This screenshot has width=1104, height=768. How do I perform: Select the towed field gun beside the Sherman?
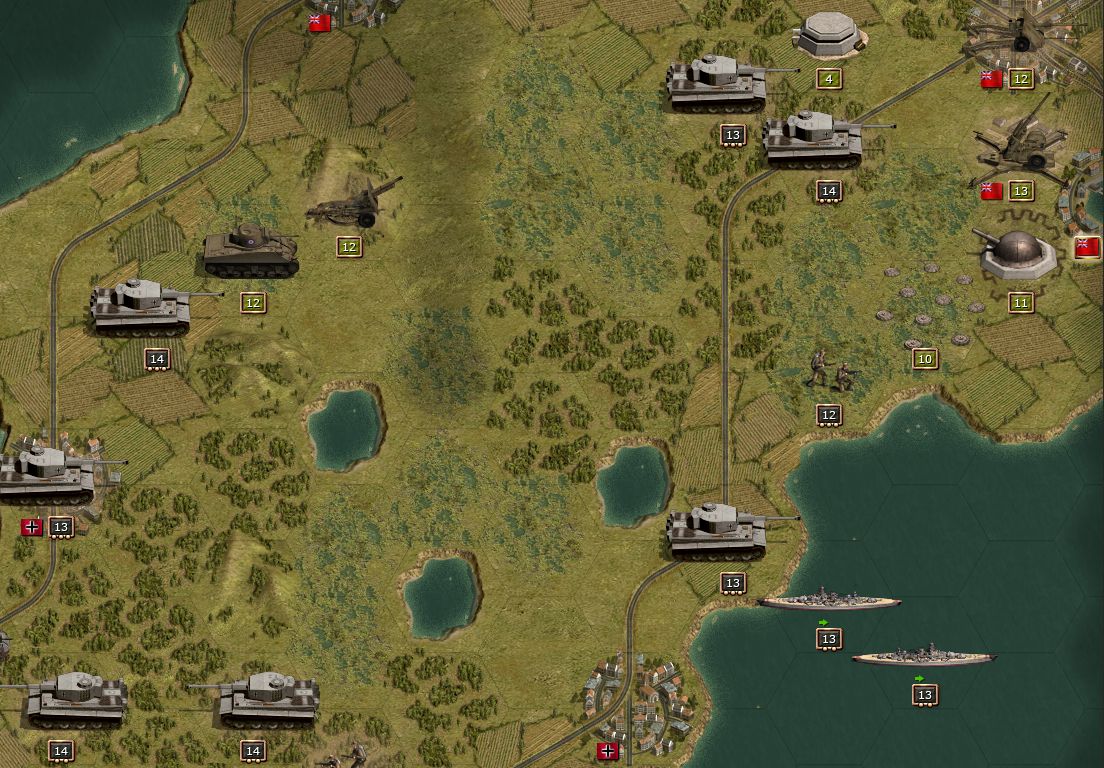tap(354, 202)
